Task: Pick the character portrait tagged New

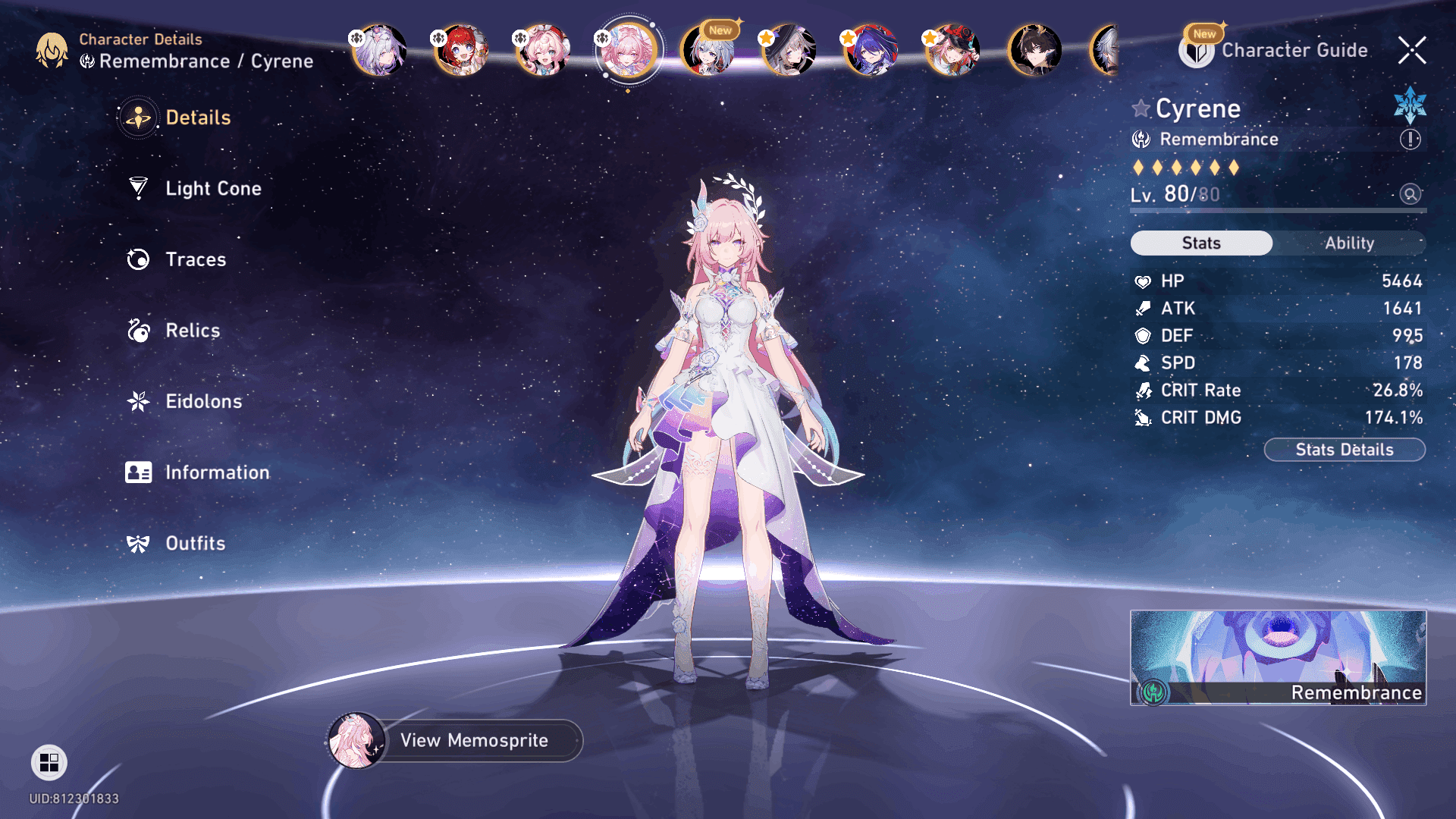Action: pyautogui.click(x=708, y=51)
